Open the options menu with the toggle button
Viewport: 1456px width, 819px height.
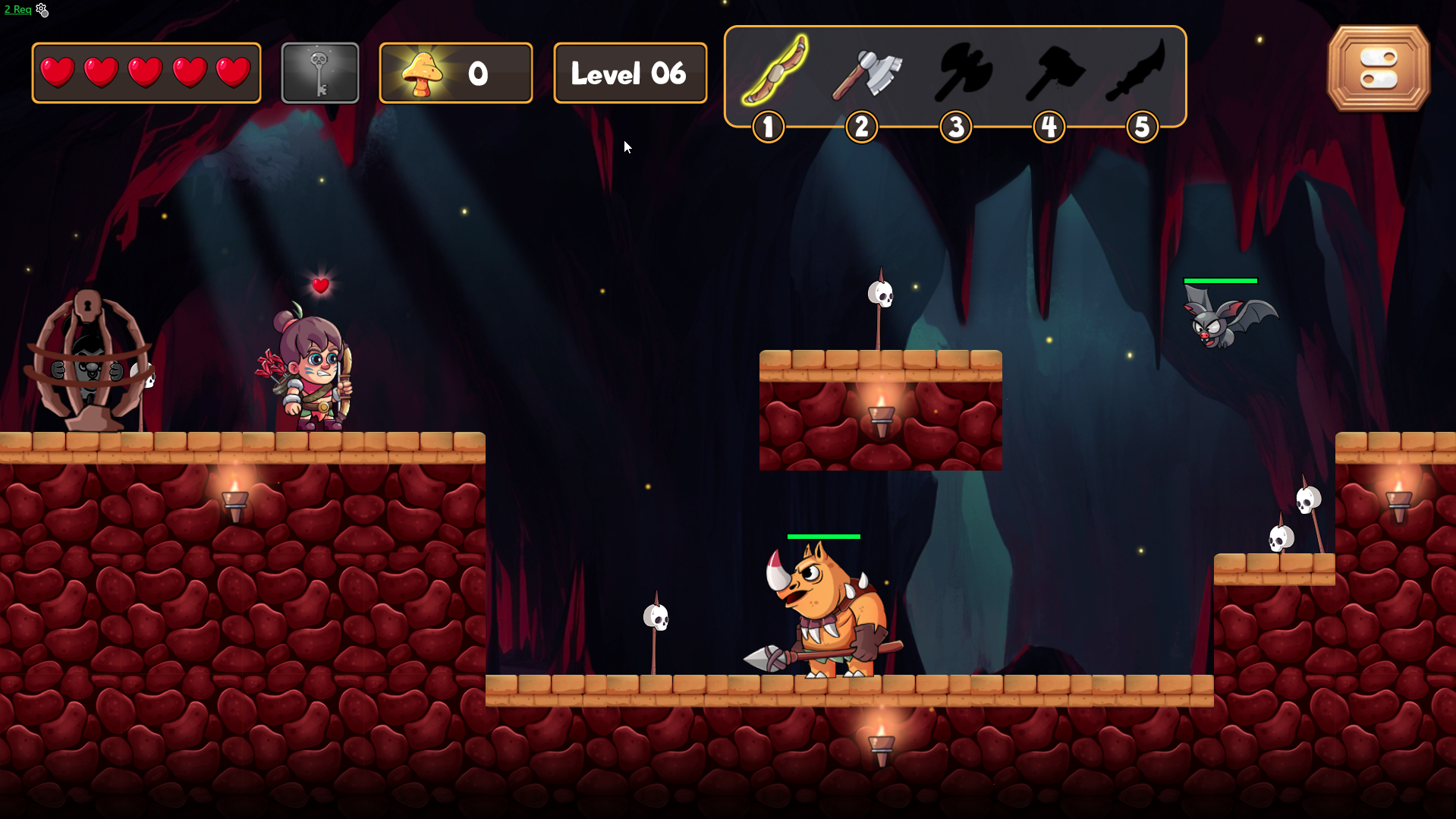1378,68
